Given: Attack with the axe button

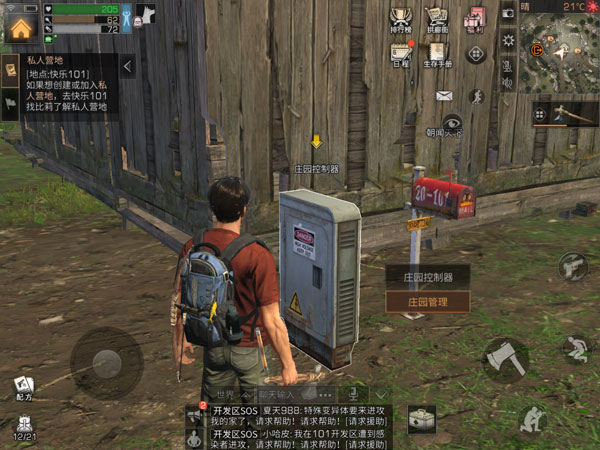Looking at the screenshot, I should click(x=504, y=360).
